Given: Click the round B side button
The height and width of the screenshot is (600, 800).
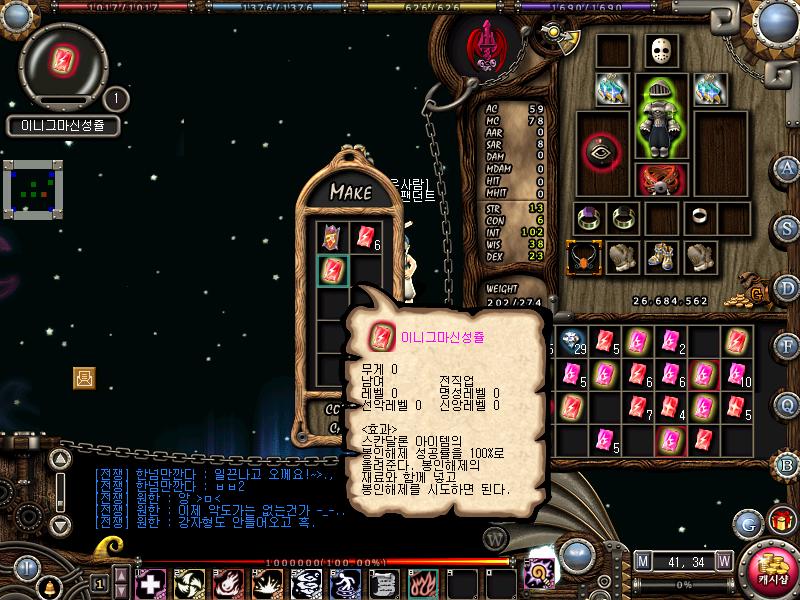Looking at the screenshot, I should point(788,464).
